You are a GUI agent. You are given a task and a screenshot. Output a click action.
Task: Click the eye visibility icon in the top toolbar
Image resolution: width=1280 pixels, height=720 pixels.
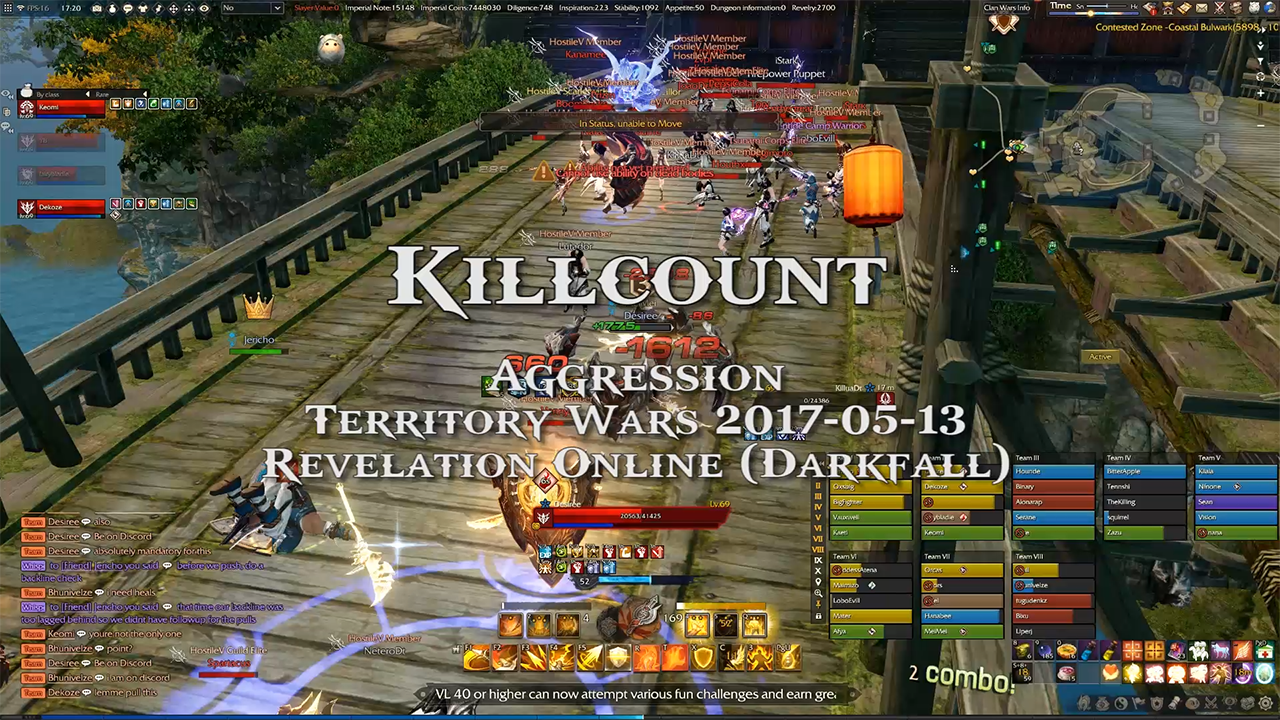(205, 9)
